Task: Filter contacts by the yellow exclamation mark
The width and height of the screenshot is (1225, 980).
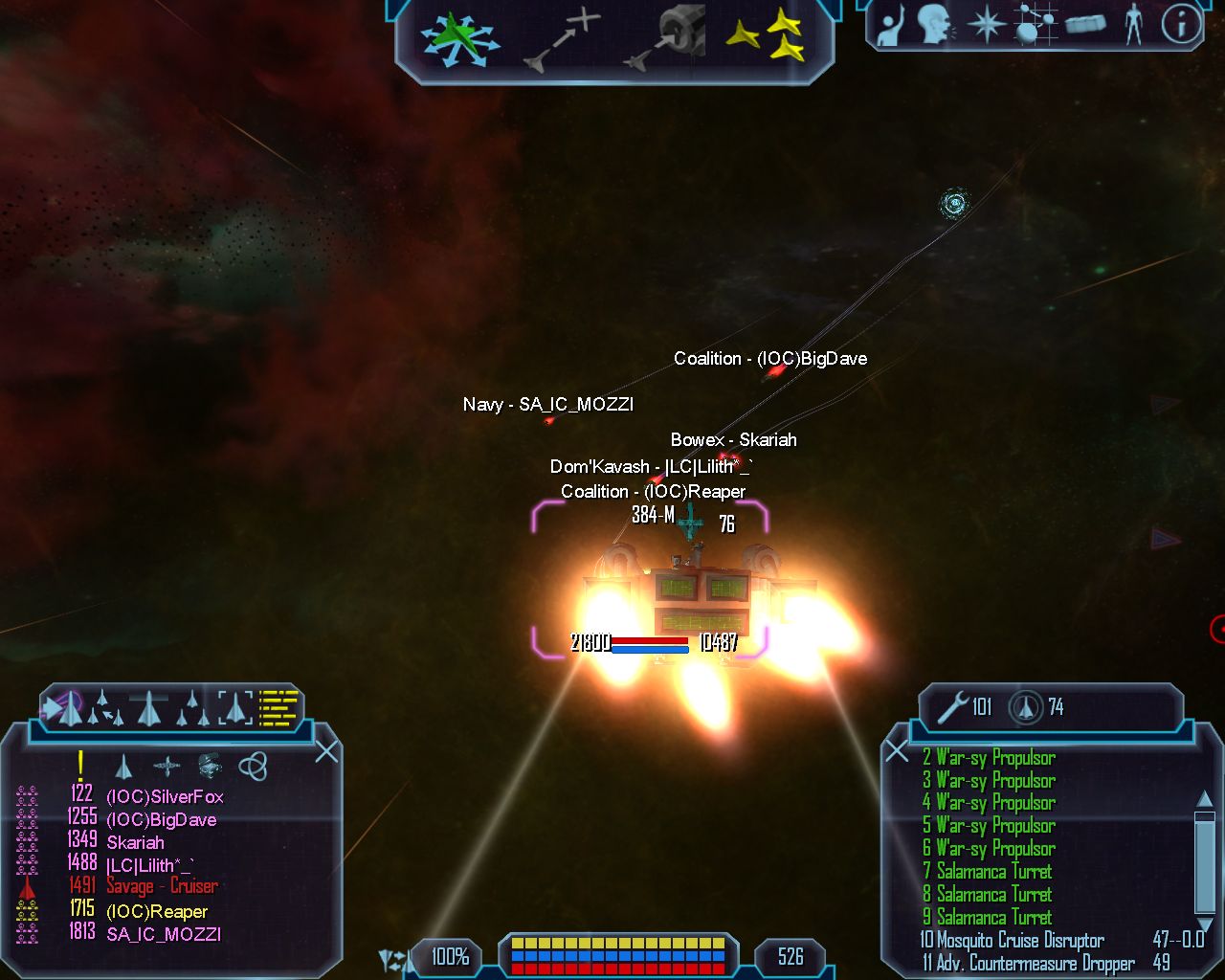Action: coord(81,765)
